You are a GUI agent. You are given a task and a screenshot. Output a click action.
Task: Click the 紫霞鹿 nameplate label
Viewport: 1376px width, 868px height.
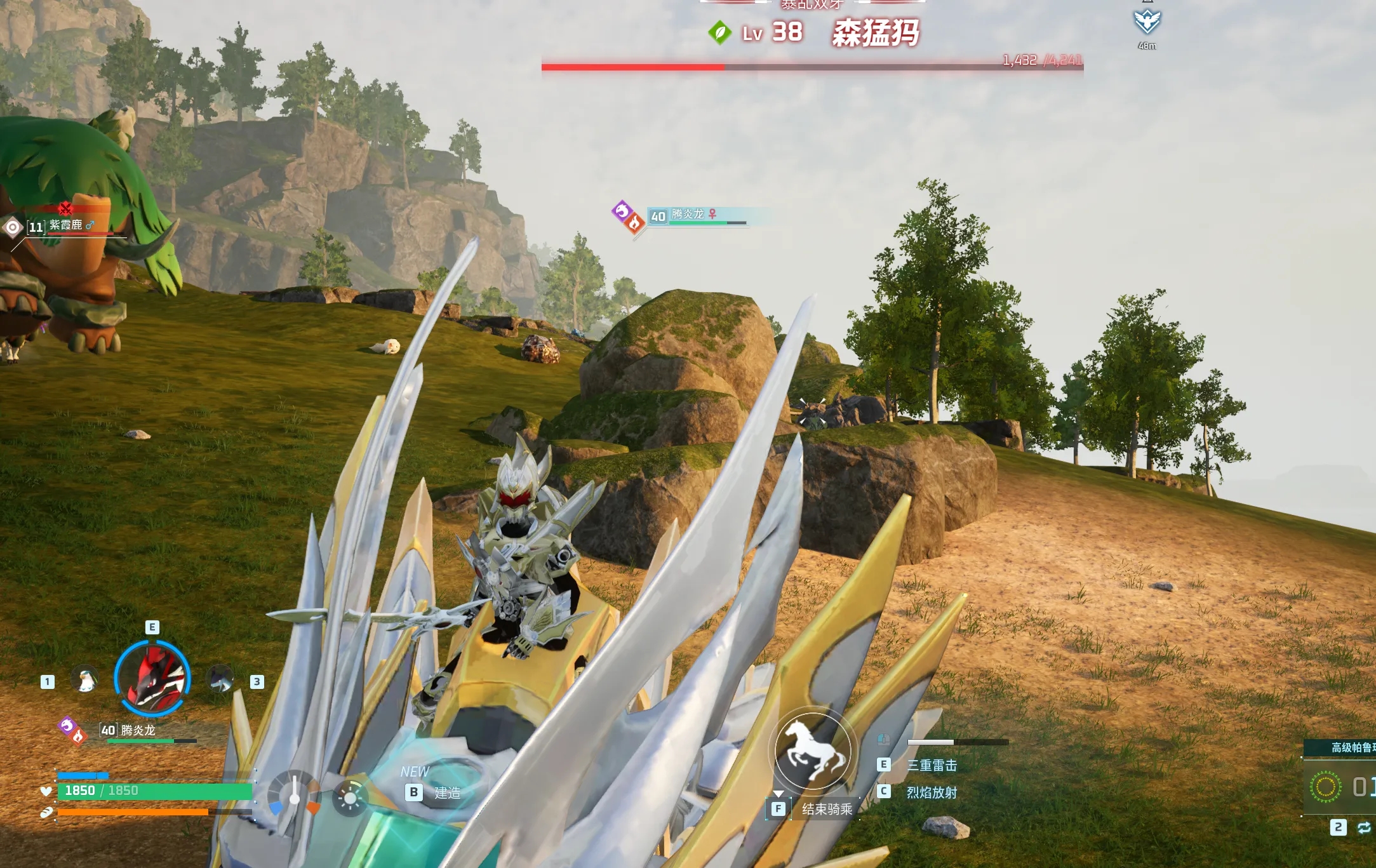point(66,225)
